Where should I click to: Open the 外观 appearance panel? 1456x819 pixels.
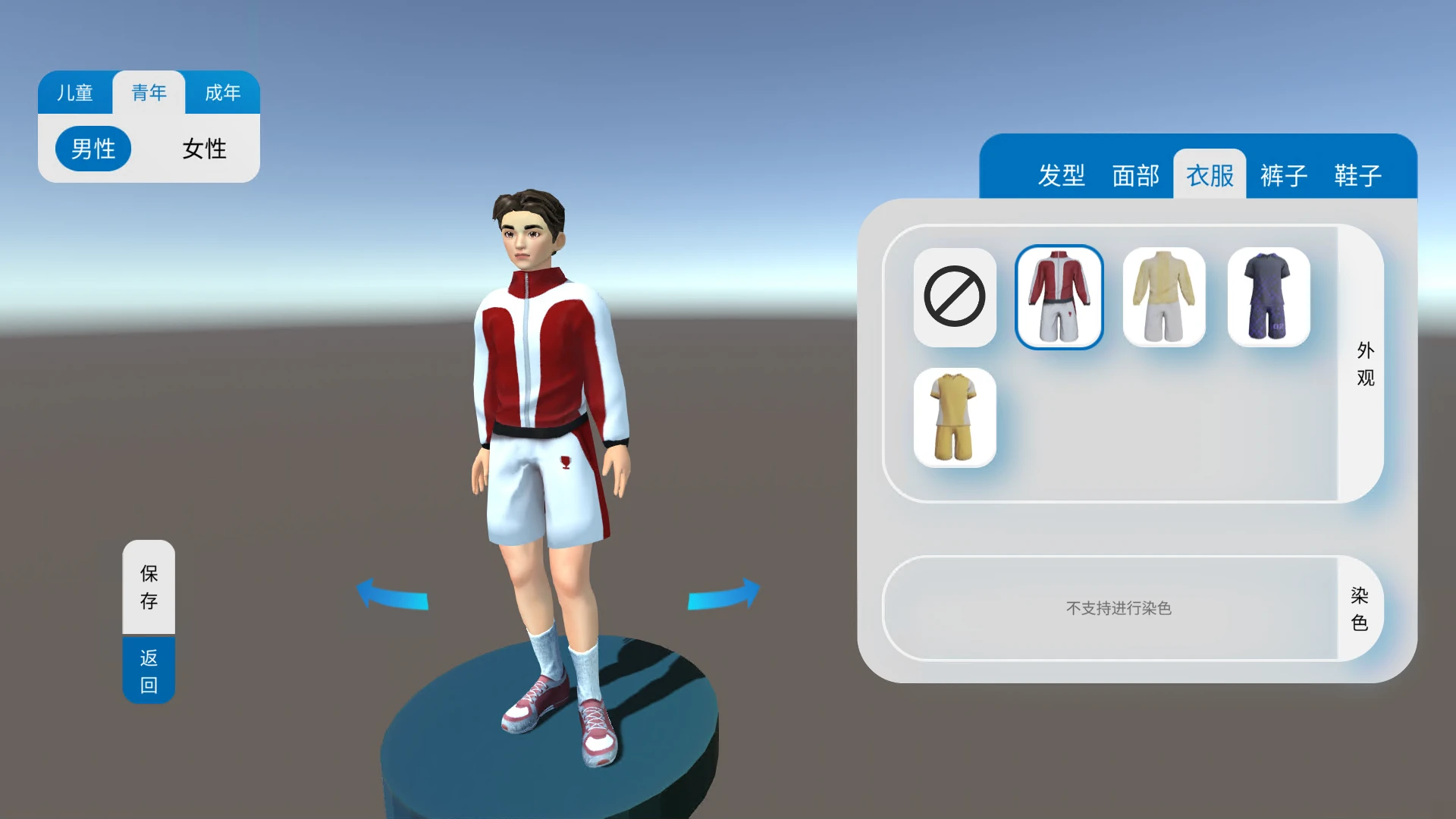(x=1364, y=366)
